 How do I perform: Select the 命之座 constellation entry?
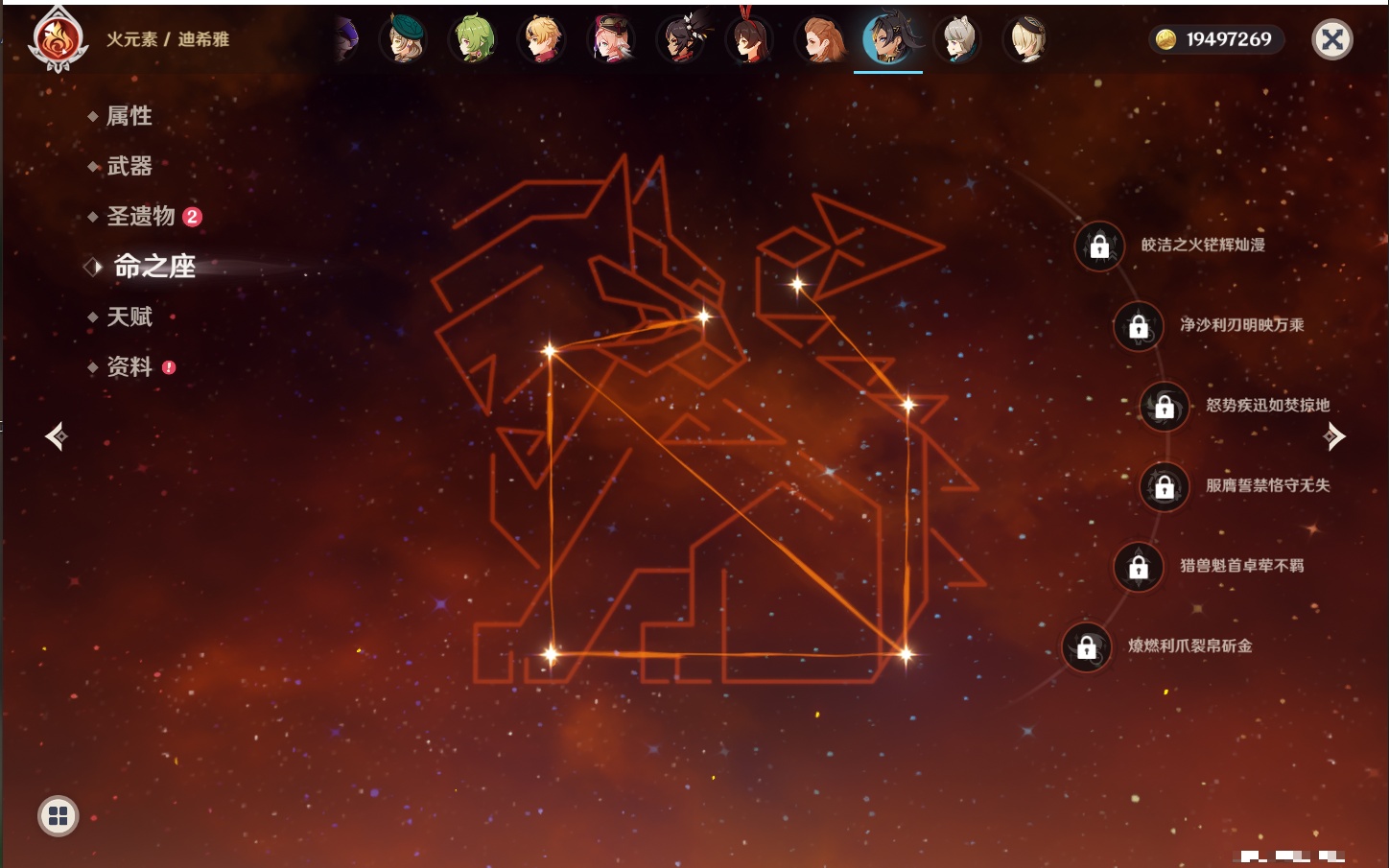point(153,267)
